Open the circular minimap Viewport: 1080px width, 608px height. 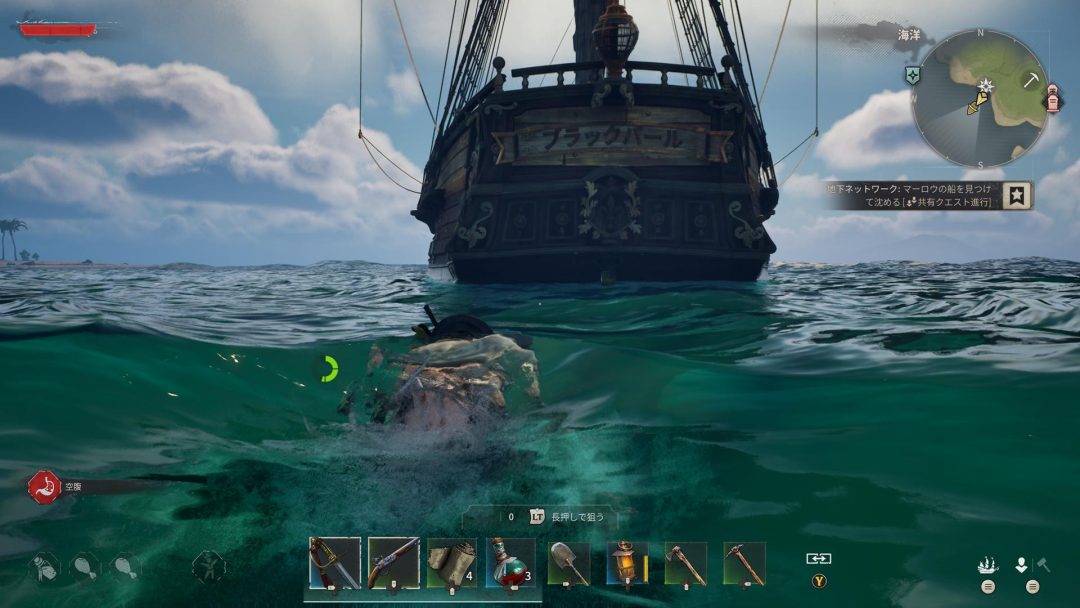[x=979, y=98]
